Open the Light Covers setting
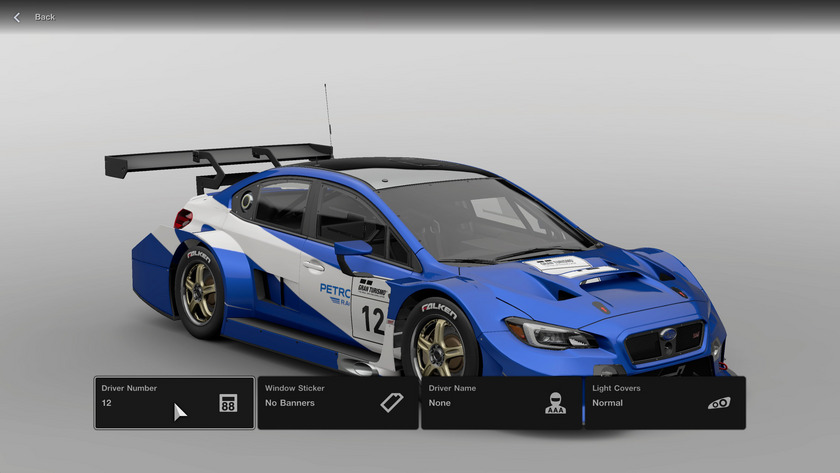840x473 pixels. click(x=665, y=403)
